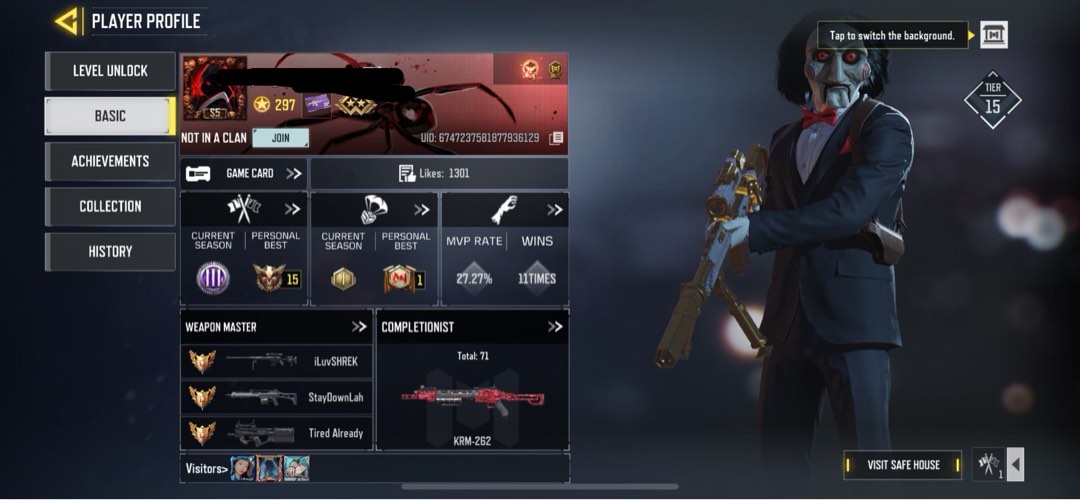Join a clan with the Join button
This screenshot has height=500, width=1080.
(280, 138)
